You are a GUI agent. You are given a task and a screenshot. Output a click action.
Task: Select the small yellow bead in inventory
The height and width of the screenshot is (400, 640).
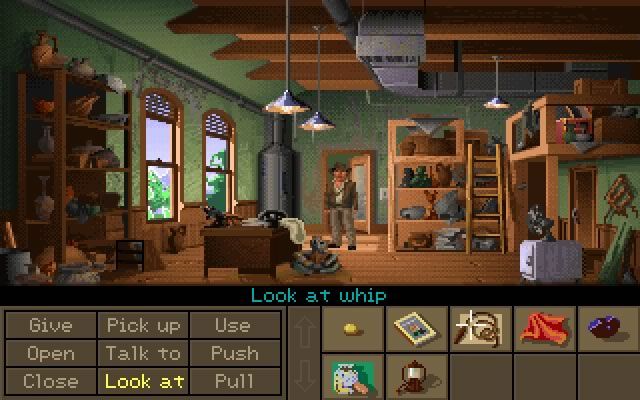click(x=351, y=328)
